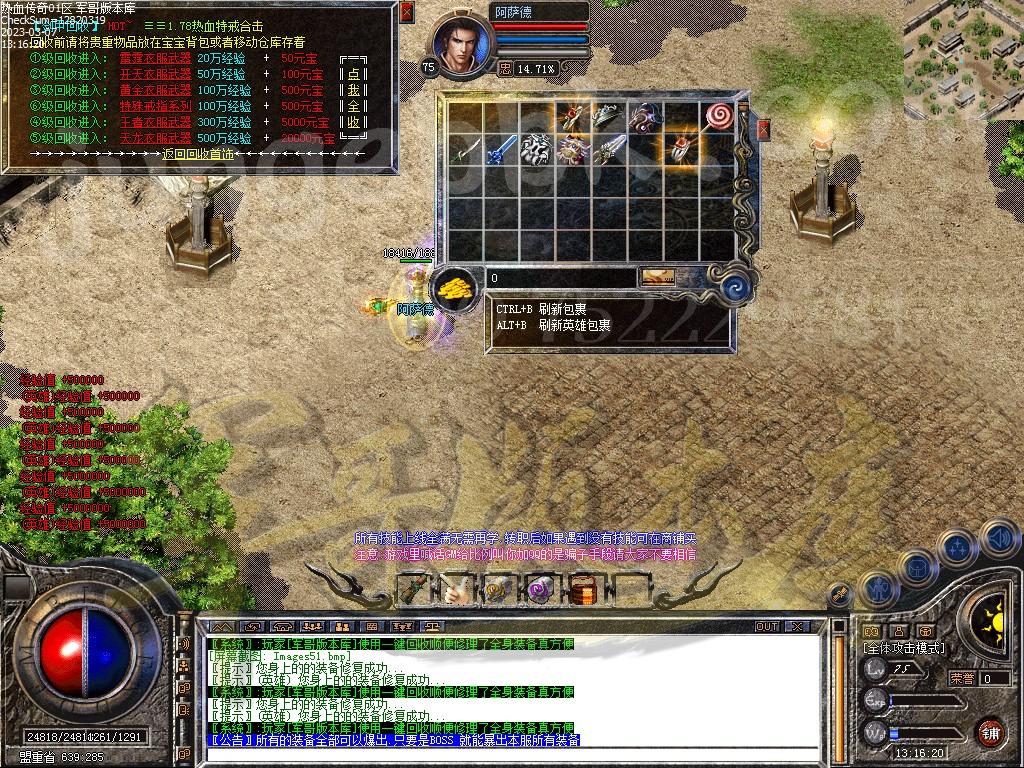Click the gold coins pile icon
This screenshot has width=1024, height=768.
[455, 287]
